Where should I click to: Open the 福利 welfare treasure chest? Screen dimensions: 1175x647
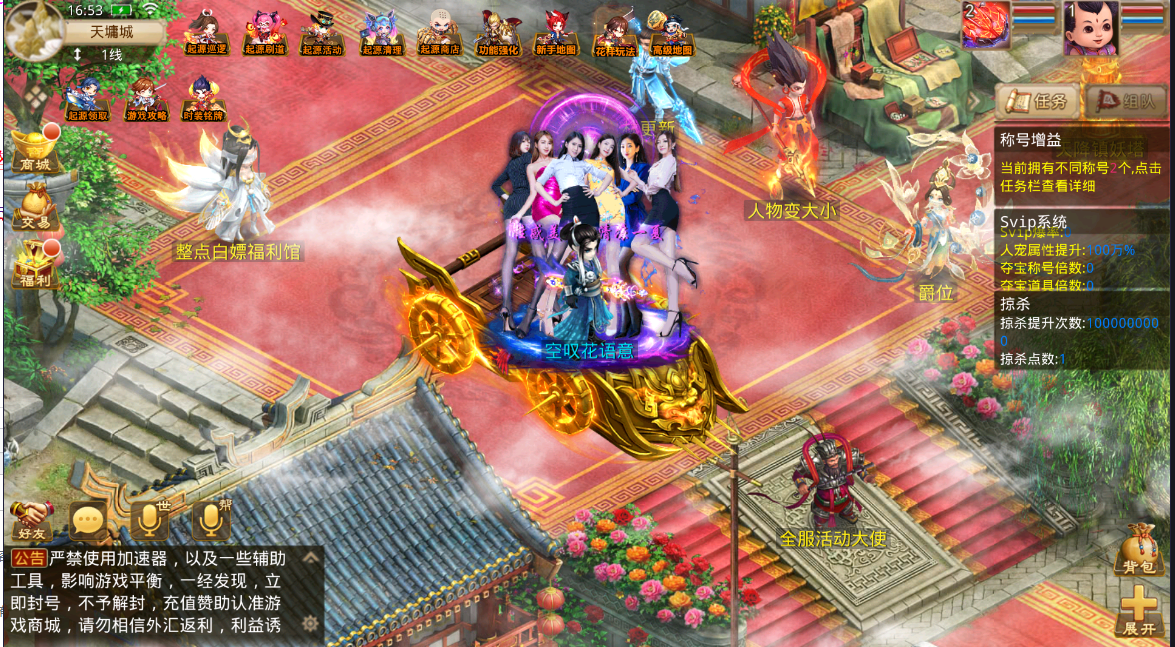(34, 266)
